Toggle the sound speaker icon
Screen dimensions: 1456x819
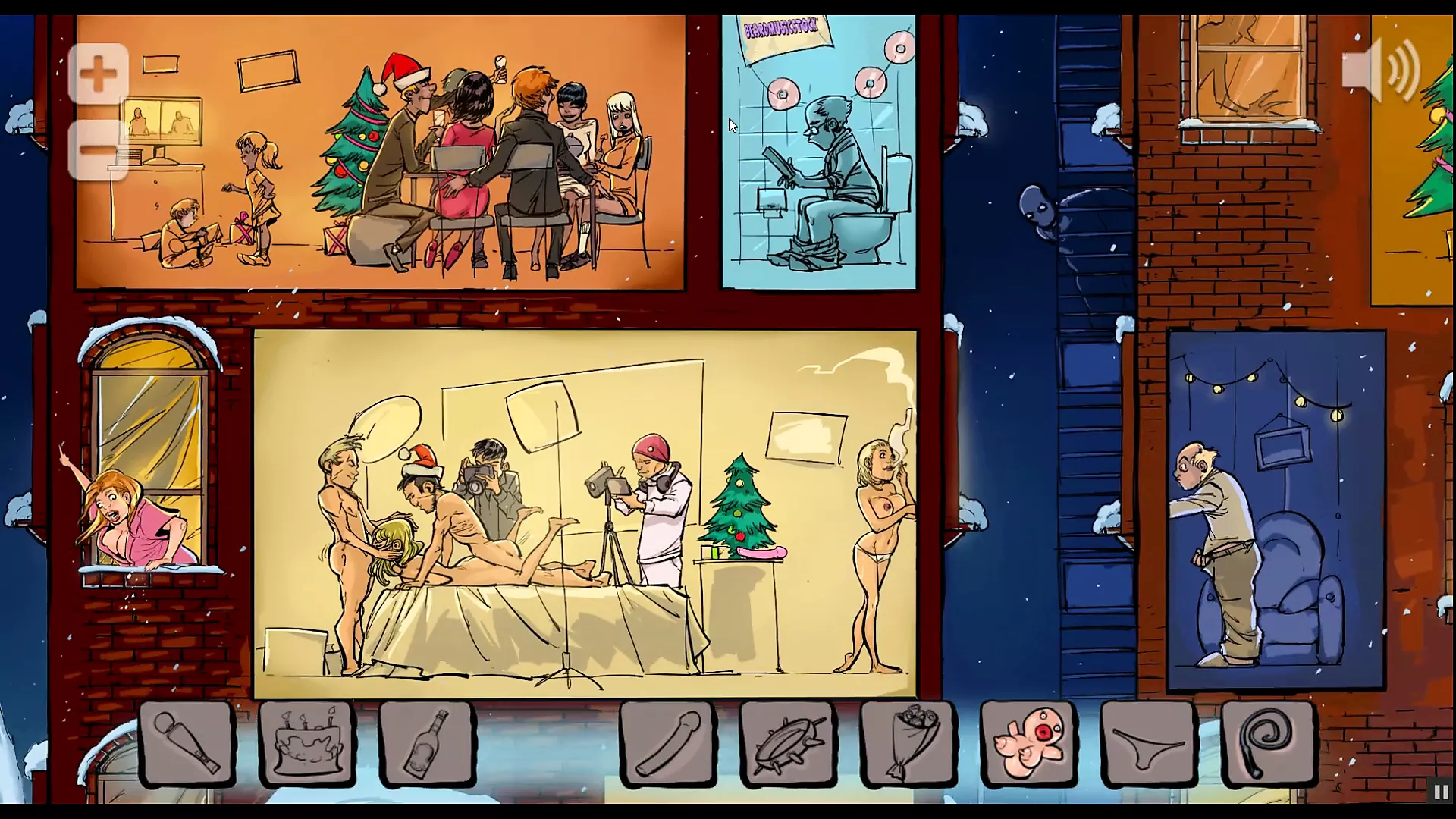point(1380,70)
